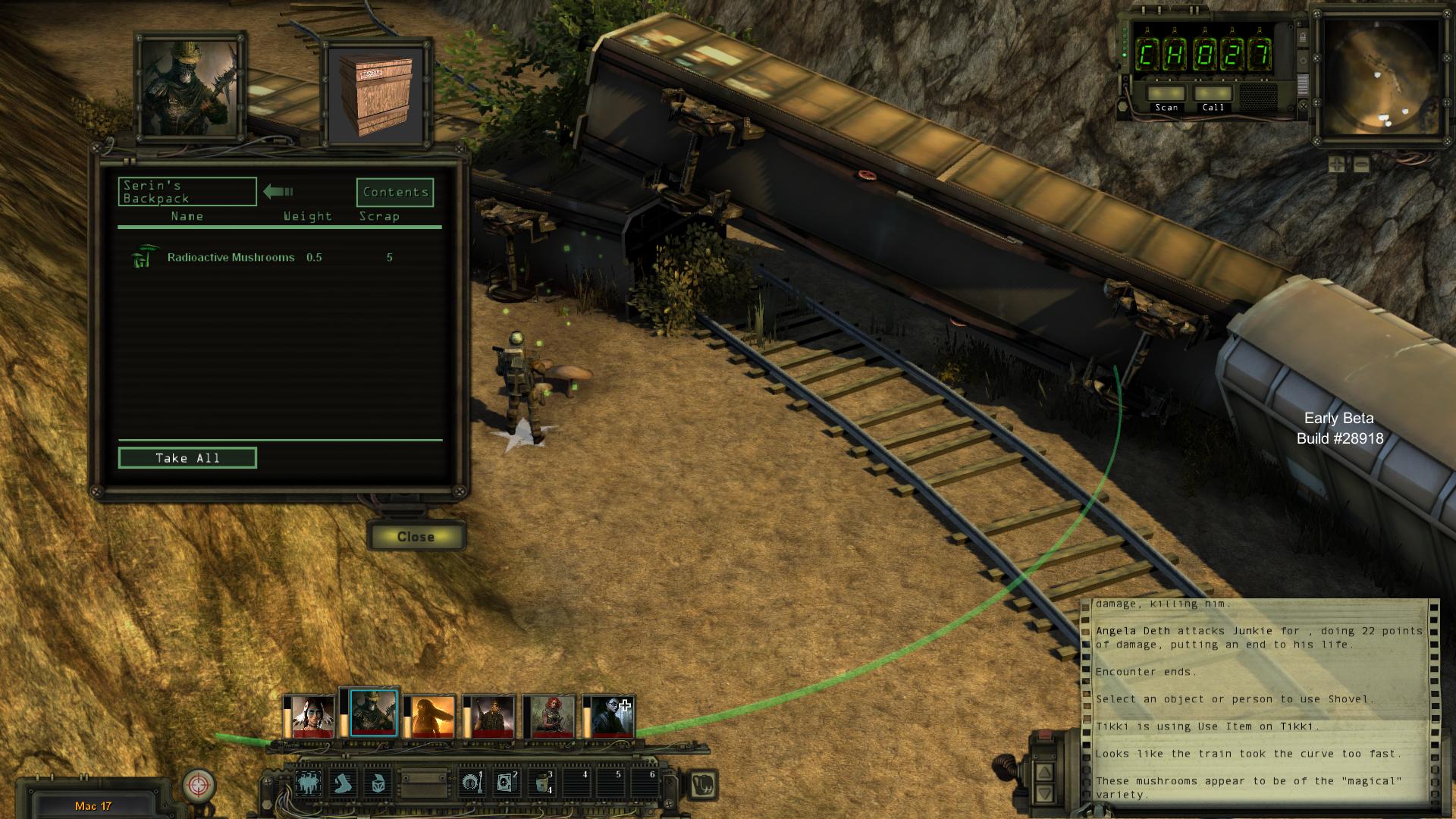Switch to Serin's Backpack tab

pos(187,192)
